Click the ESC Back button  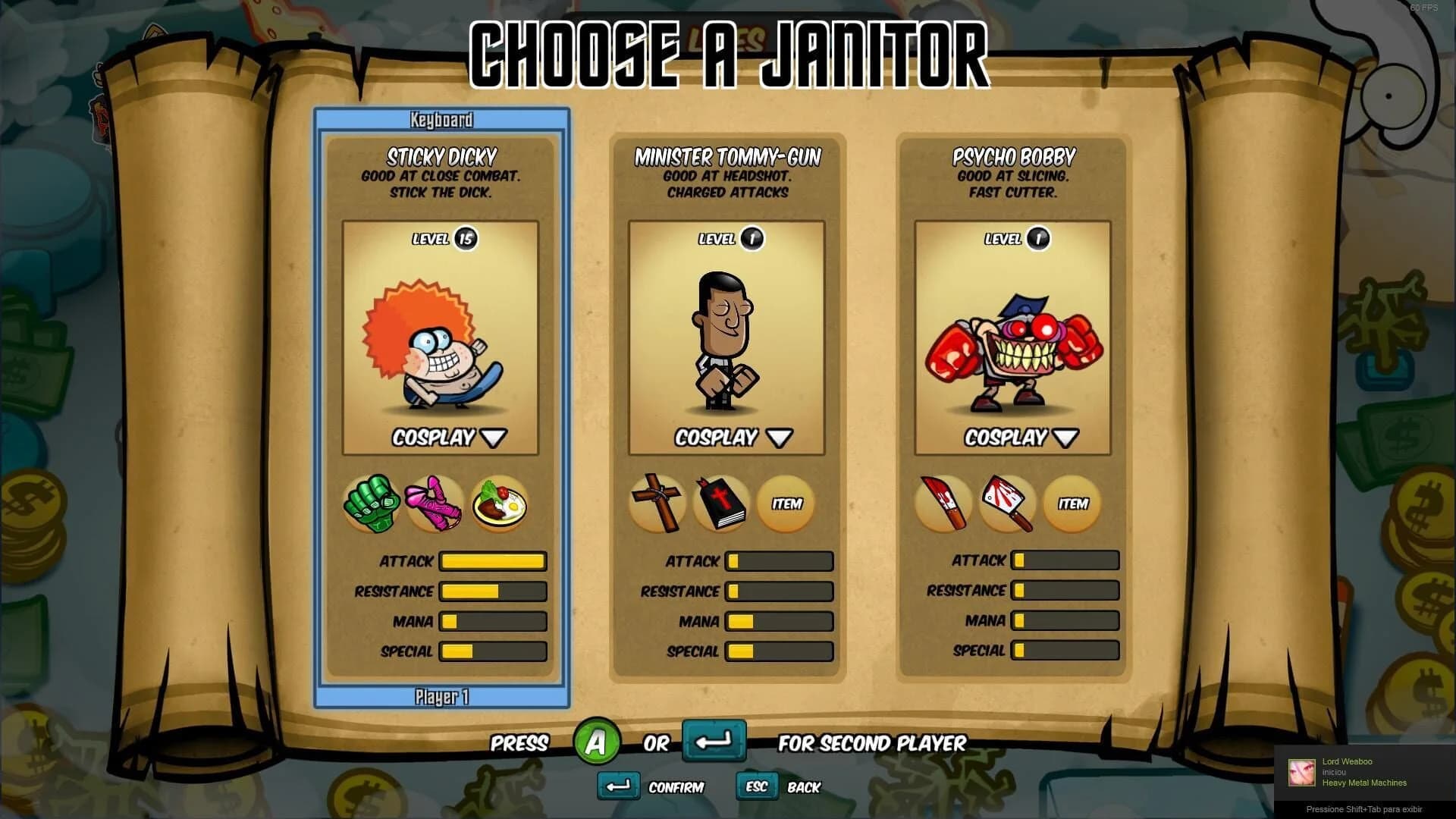(x=756, y=786)
